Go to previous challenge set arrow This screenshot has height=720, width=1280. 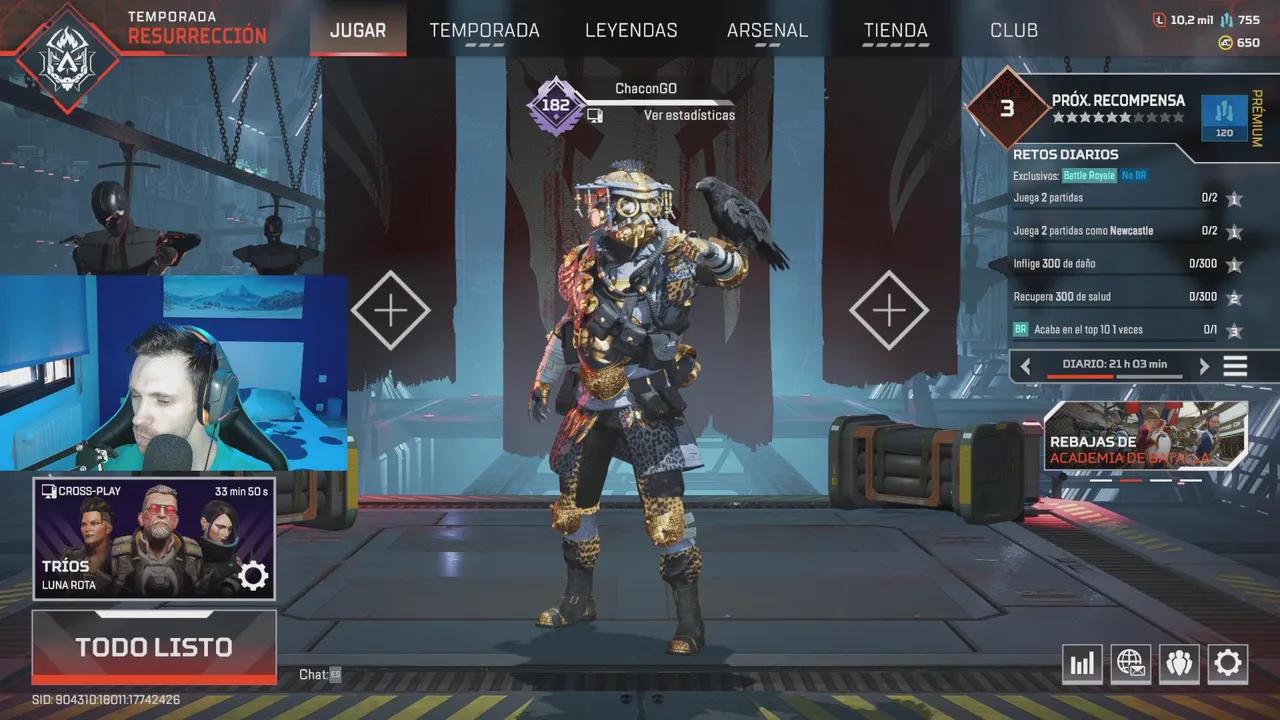pos(1025,366)
